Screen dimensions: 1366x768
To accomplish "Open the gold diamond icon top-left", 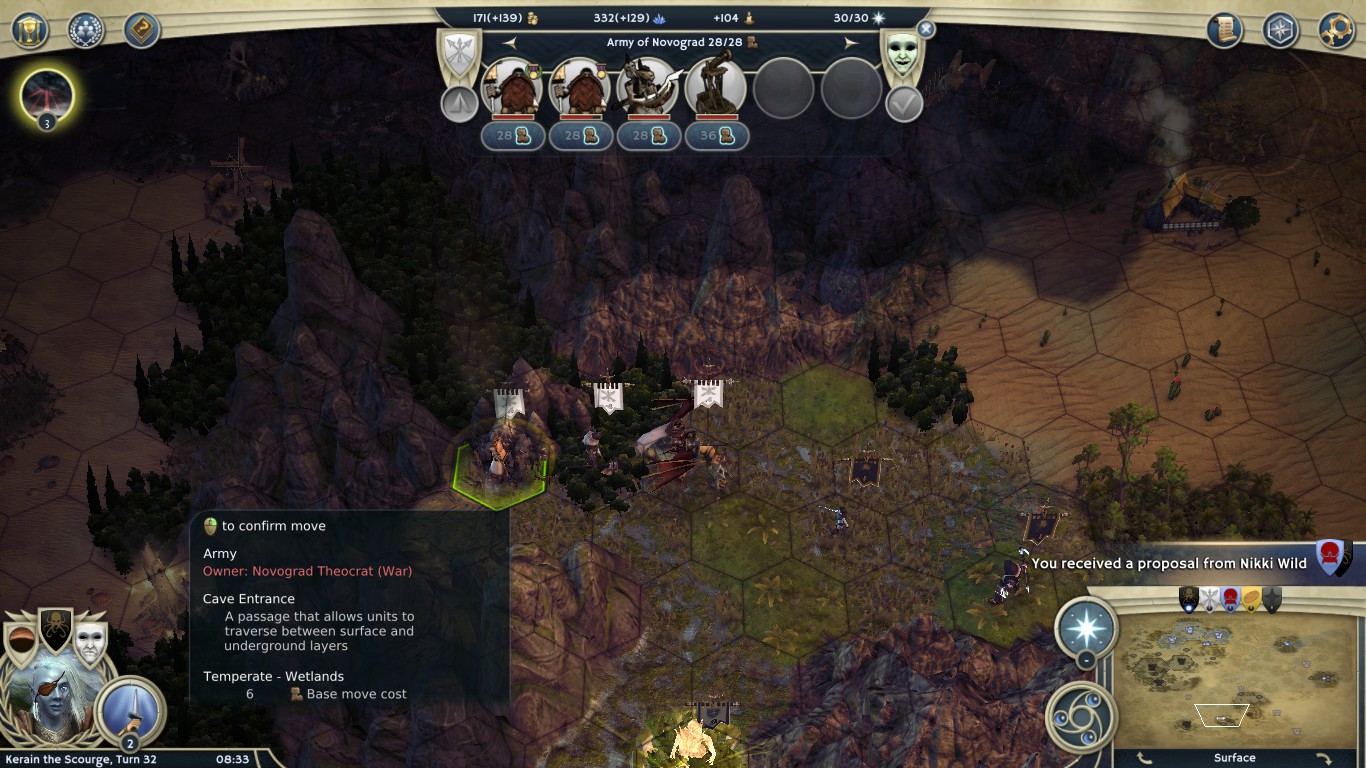I will point(142,30).
